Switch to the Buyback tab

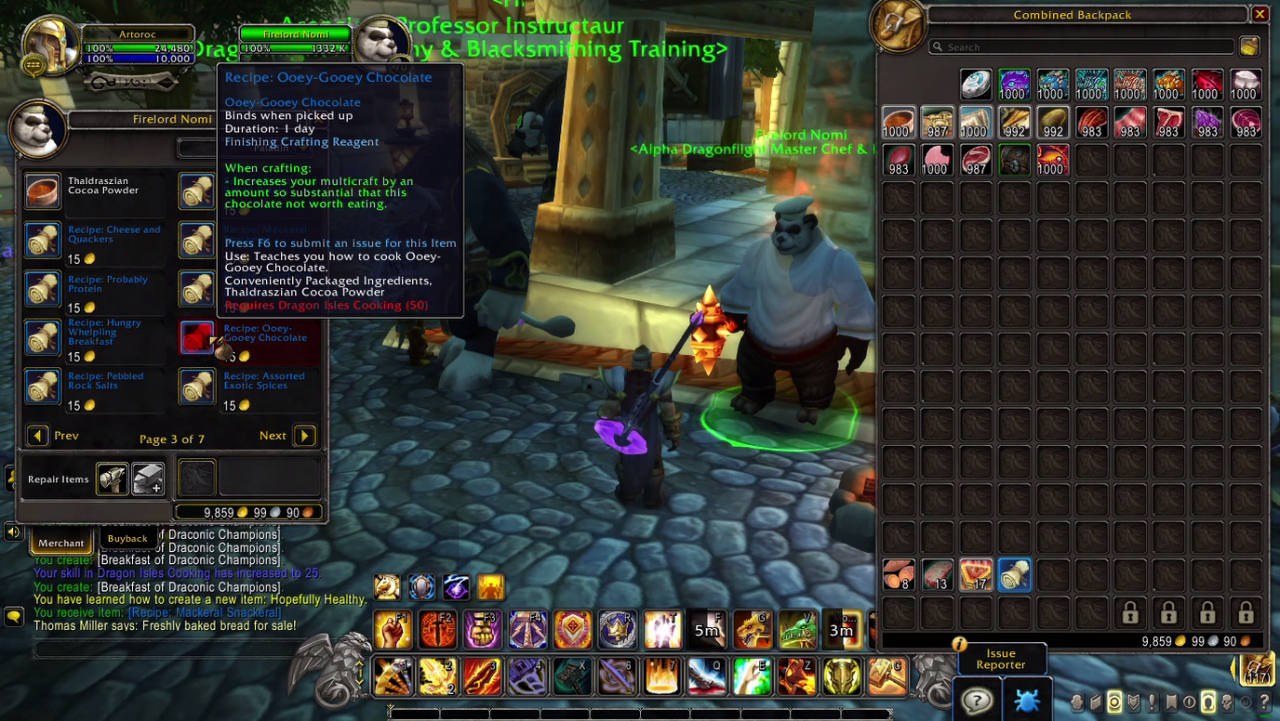pos(127,539)
